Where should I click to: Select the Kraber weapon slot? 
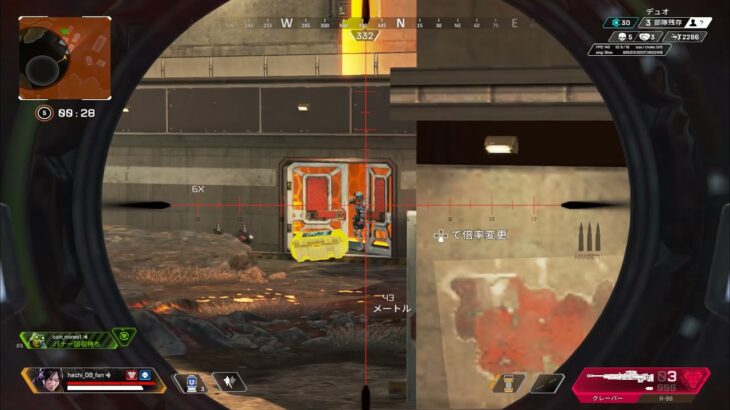pos(628,380)
